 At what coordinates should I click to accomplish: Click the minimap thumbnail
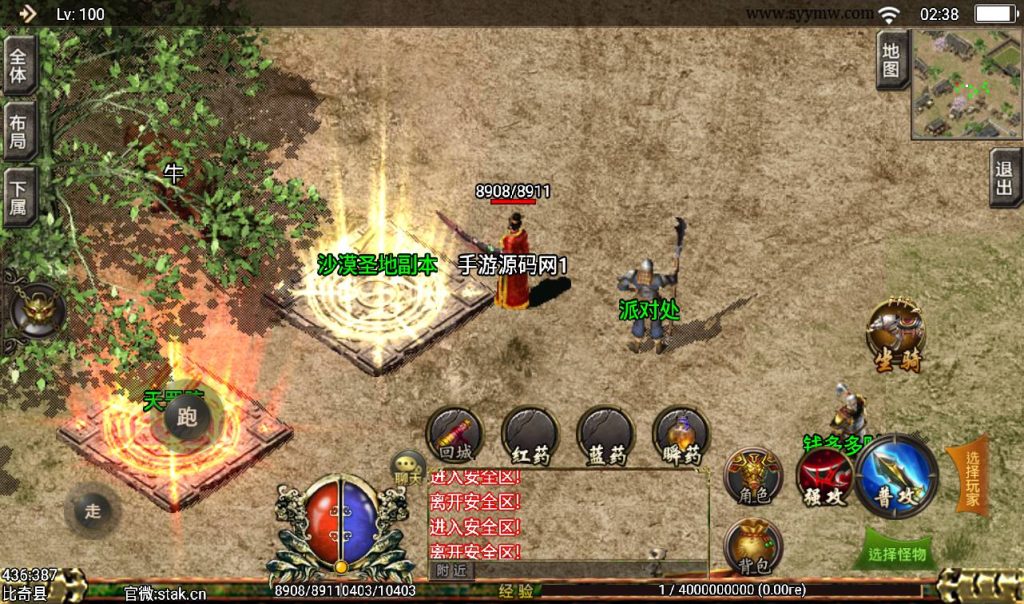pyautogui.click(x=966, y=84)
